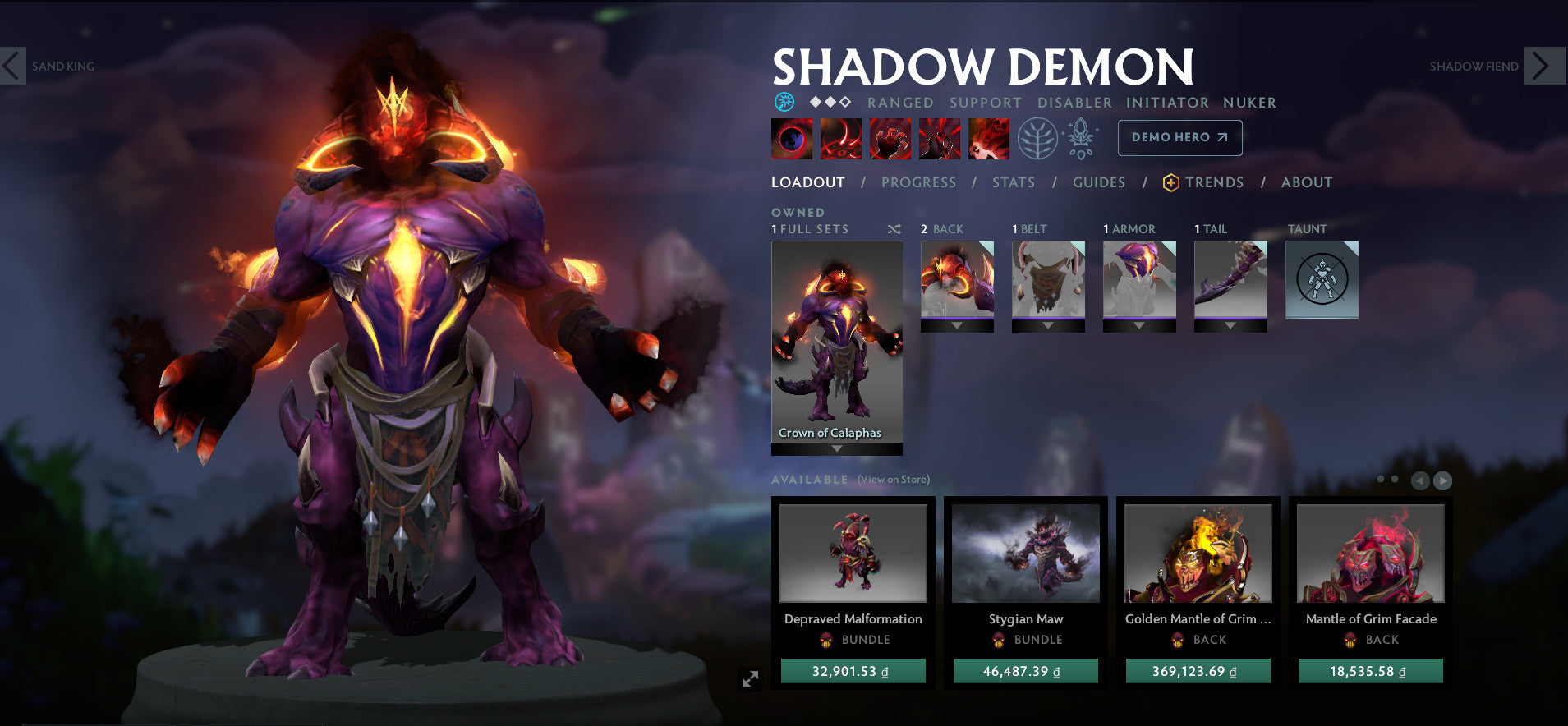Image resolution: width=1568 pixels, height=726 pixels.
Task: Expand the 2 Back slot item list
Action: click(958, 324)
